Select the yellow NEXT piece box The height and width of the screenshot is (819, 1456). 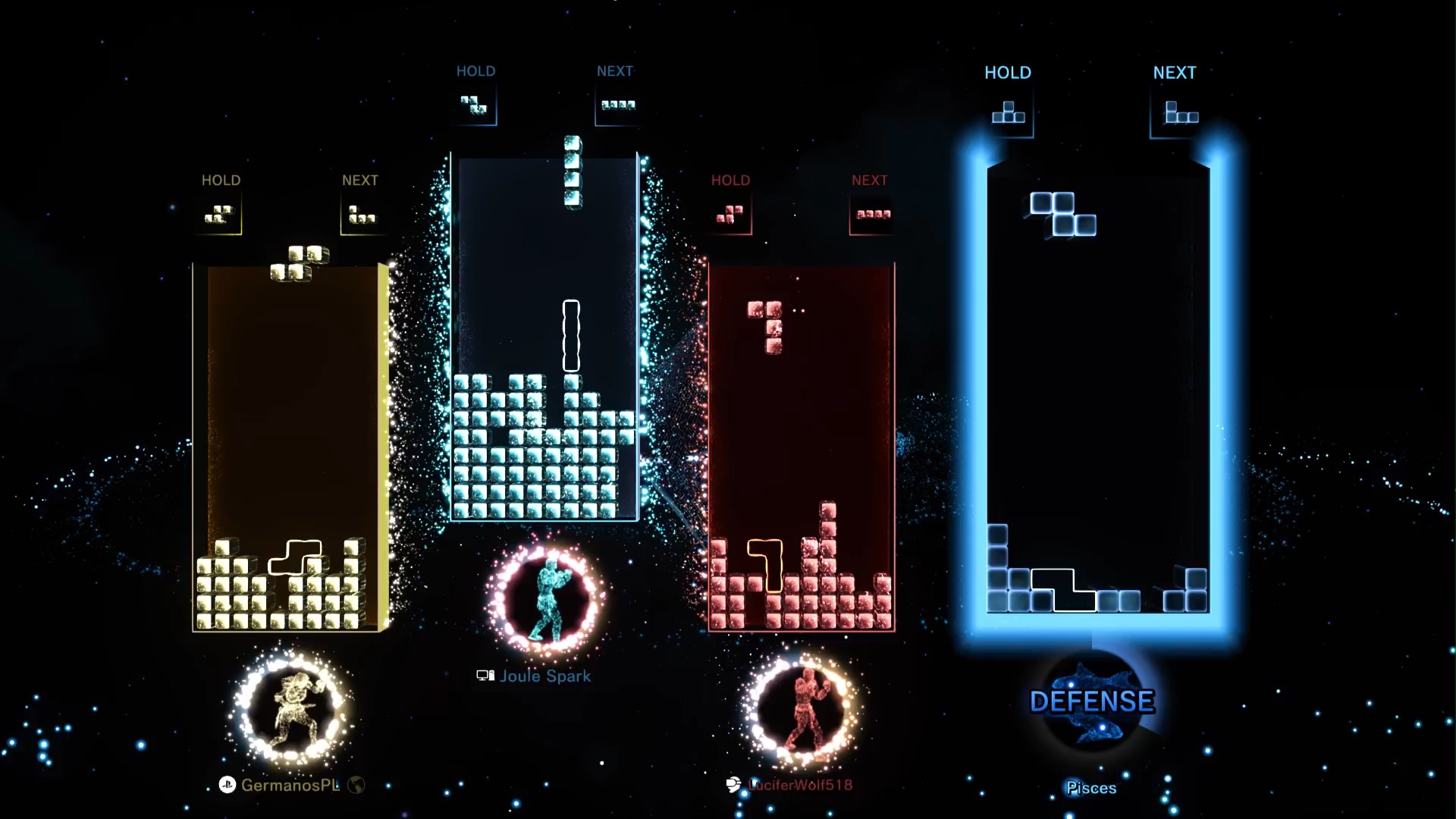361,215
